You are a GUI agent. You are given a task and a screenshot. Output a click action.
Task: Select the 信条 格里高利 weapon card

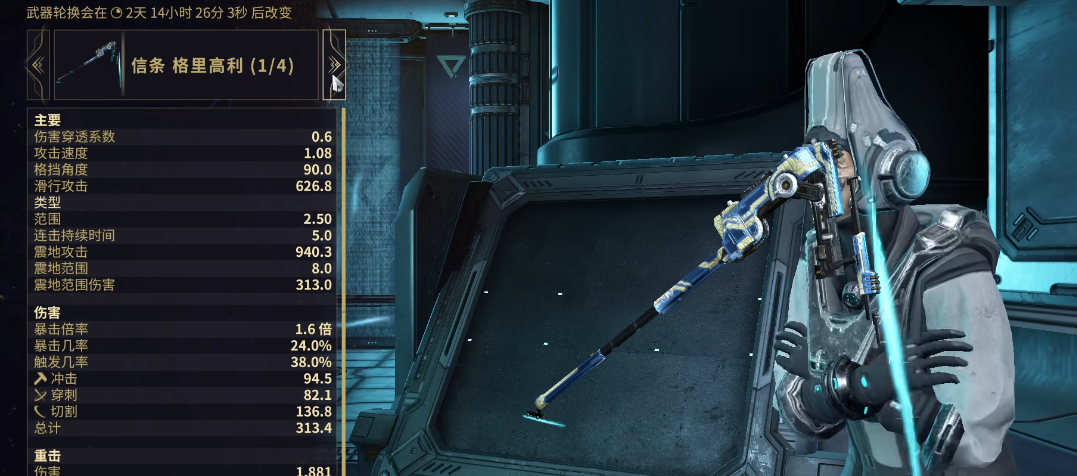[186, 65]
